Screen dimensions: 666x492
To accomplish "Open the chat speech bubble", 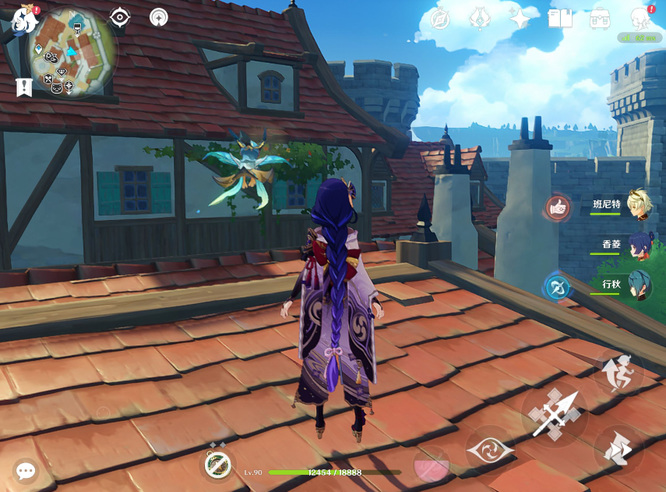I will tap(26, 470).
